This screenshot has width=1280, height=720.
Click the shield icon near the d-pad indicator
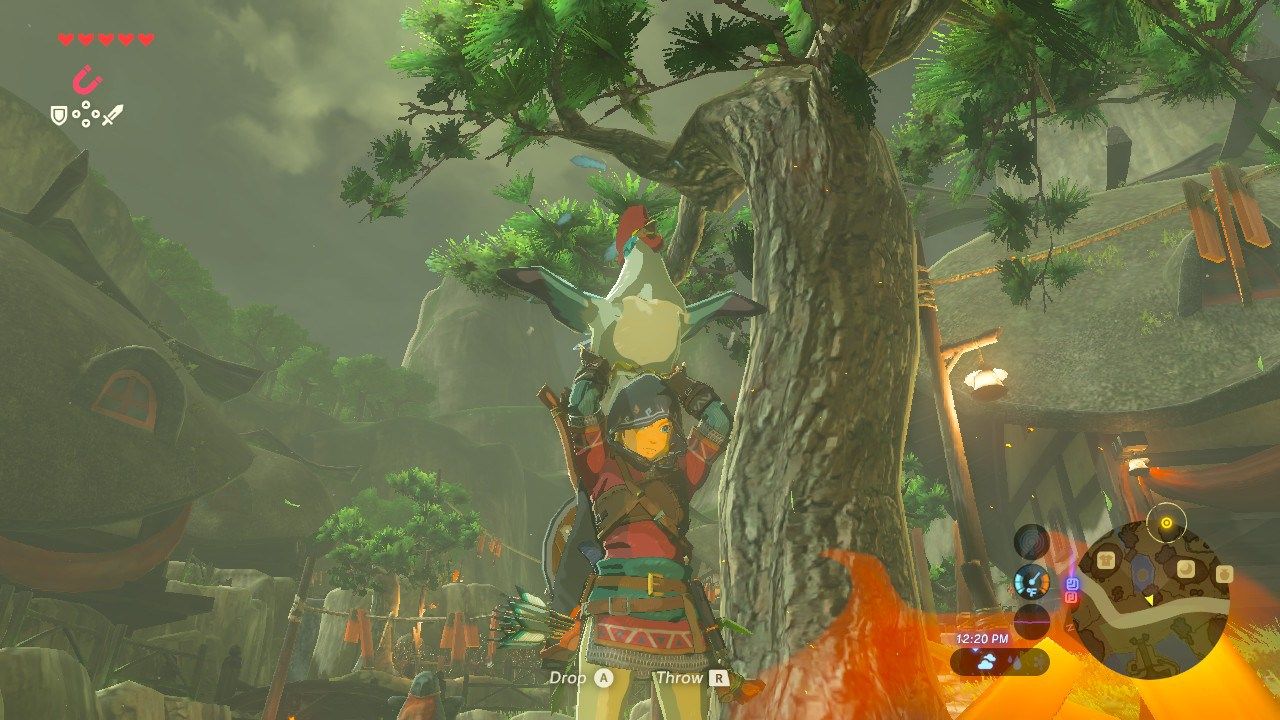click(59, 115)
